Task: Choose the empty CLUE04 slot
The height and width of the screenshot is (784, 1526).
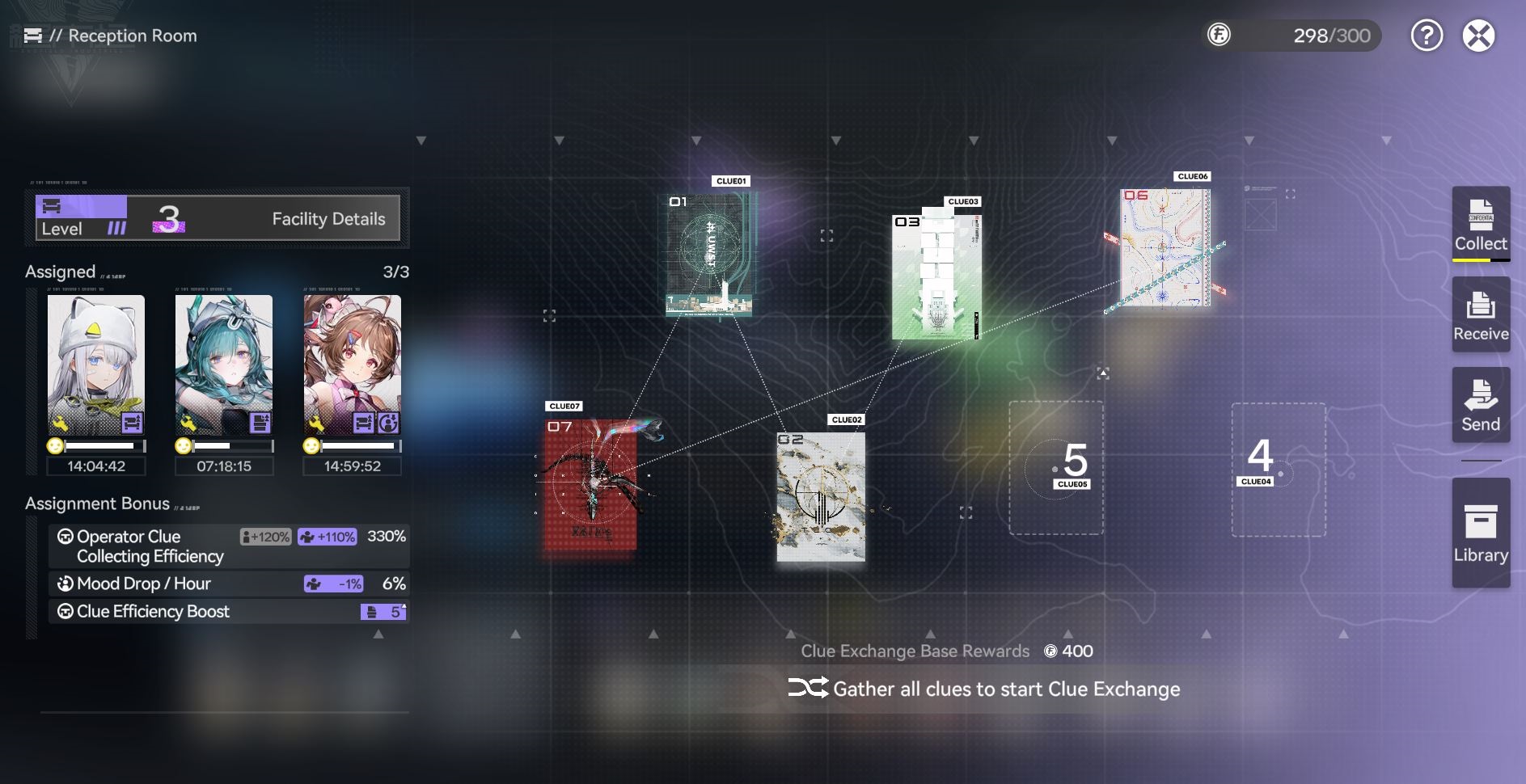Action: (x=1279, y=470)
